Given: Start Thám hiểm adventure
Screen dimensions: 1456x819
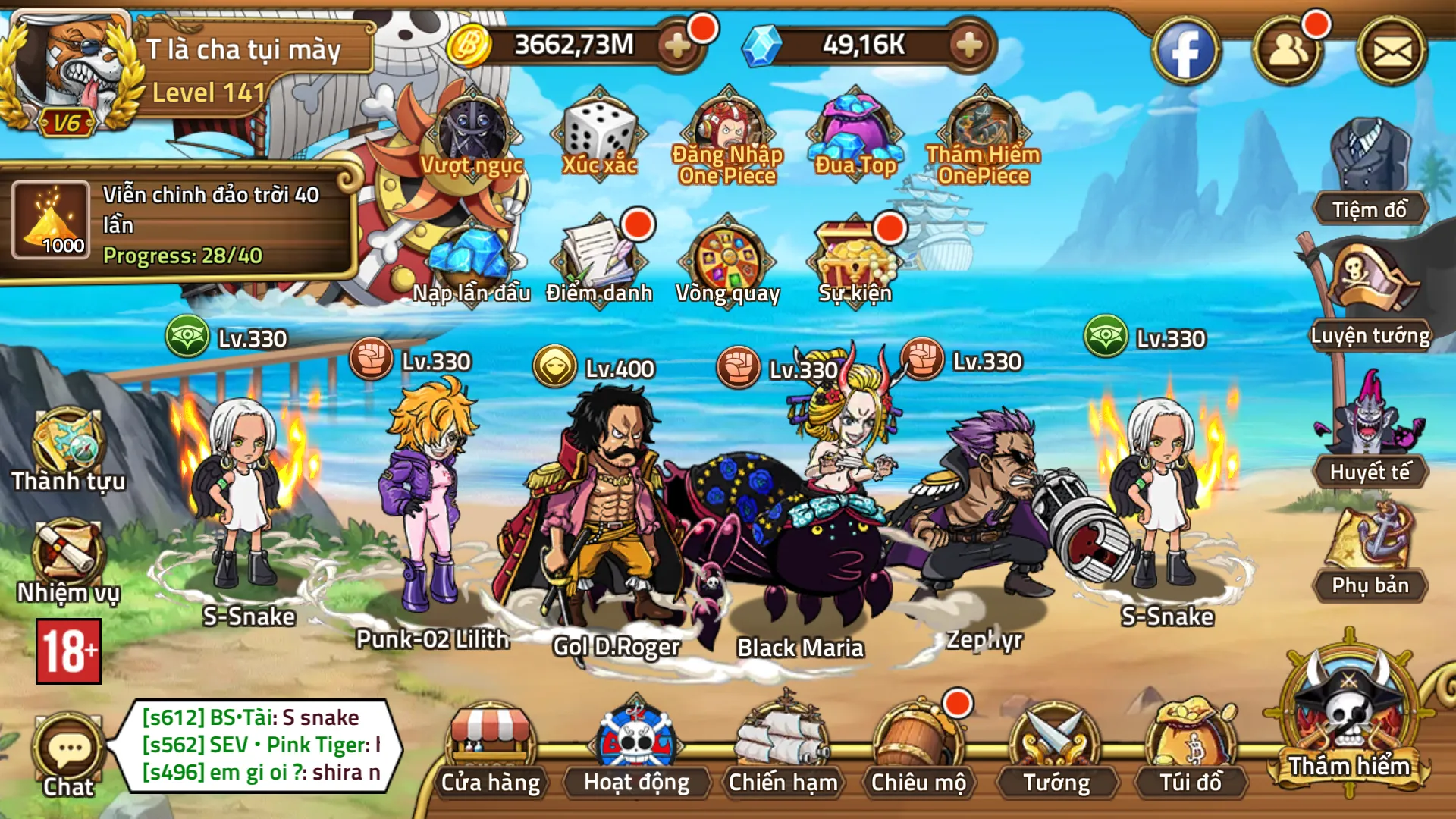Looking at the screenshot, I should pos(1349,720).
